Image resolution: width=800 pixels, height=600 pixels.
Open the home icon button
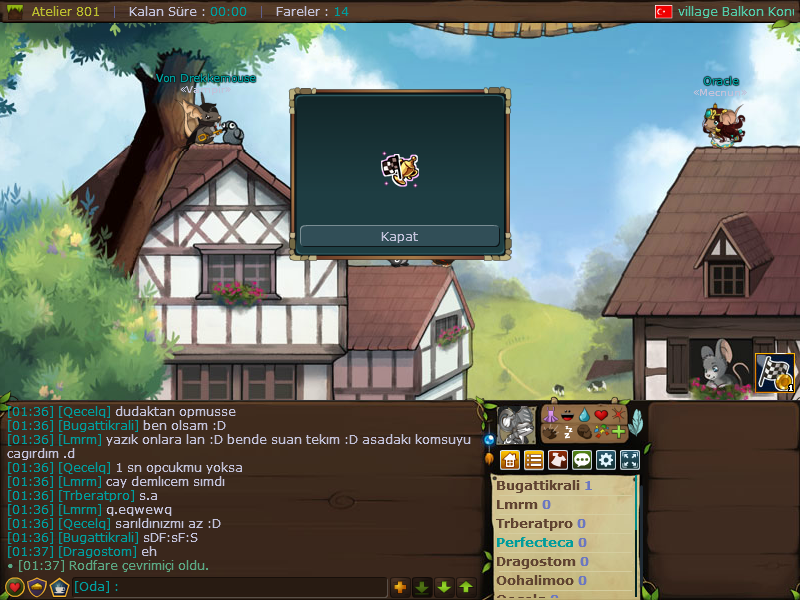pos(510,460)
